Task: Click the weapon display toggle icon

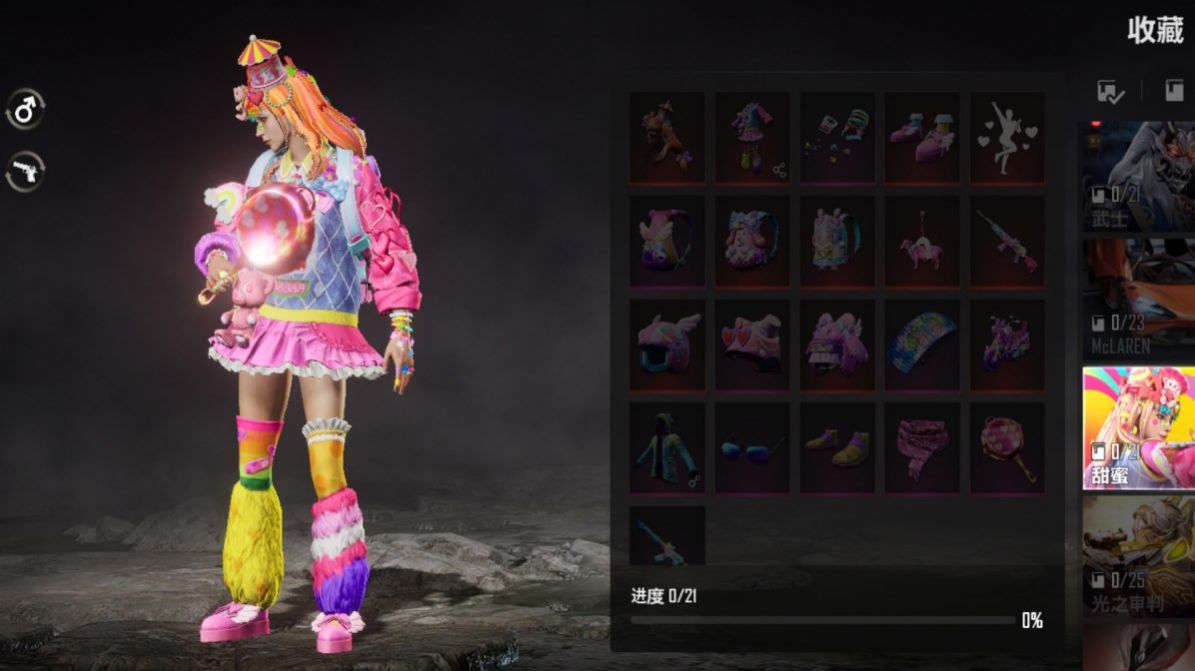Action: pyautogui.click(x=25, y=171)
